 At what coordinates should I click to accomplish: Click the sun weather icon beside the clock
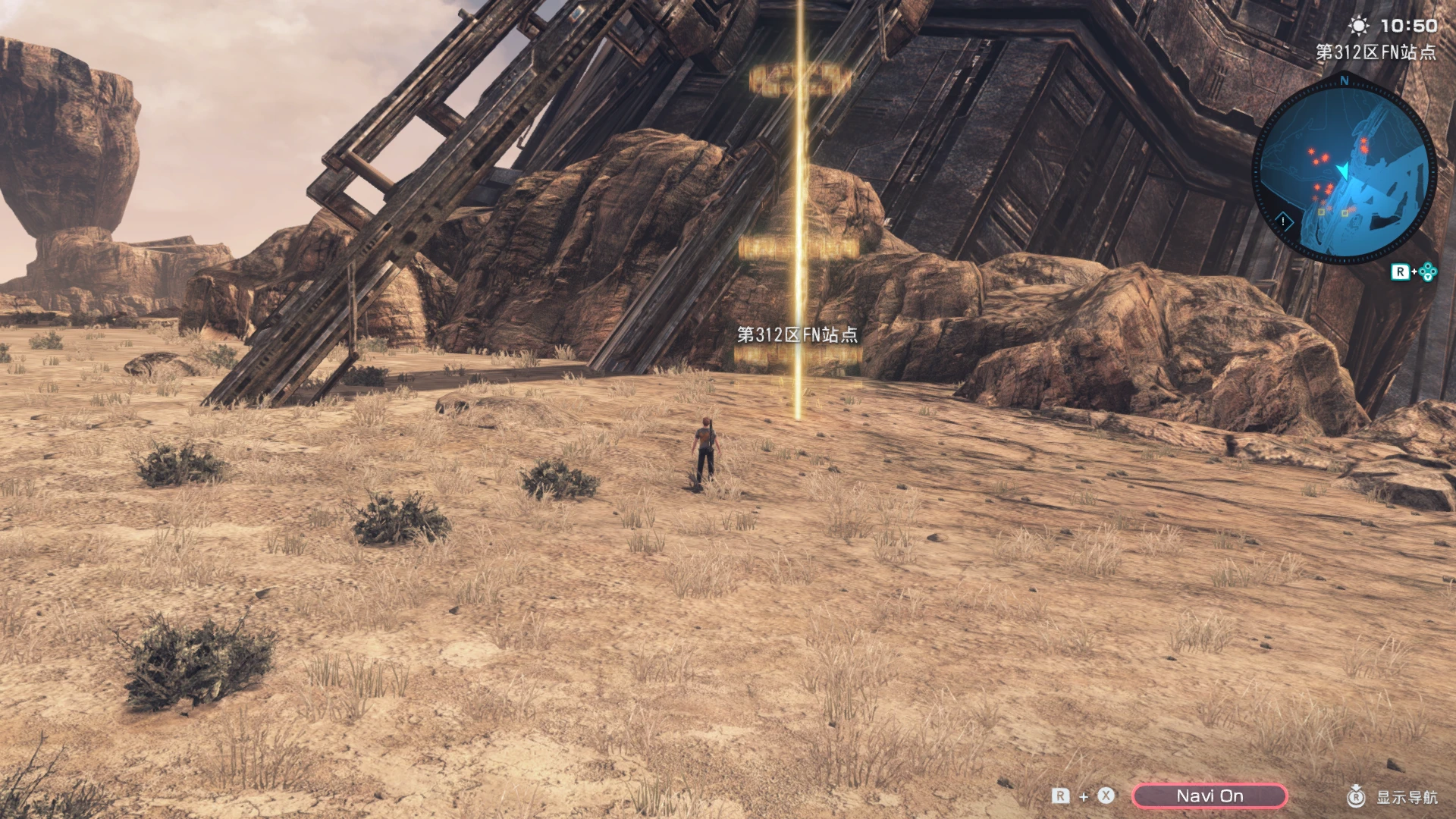1359,24
